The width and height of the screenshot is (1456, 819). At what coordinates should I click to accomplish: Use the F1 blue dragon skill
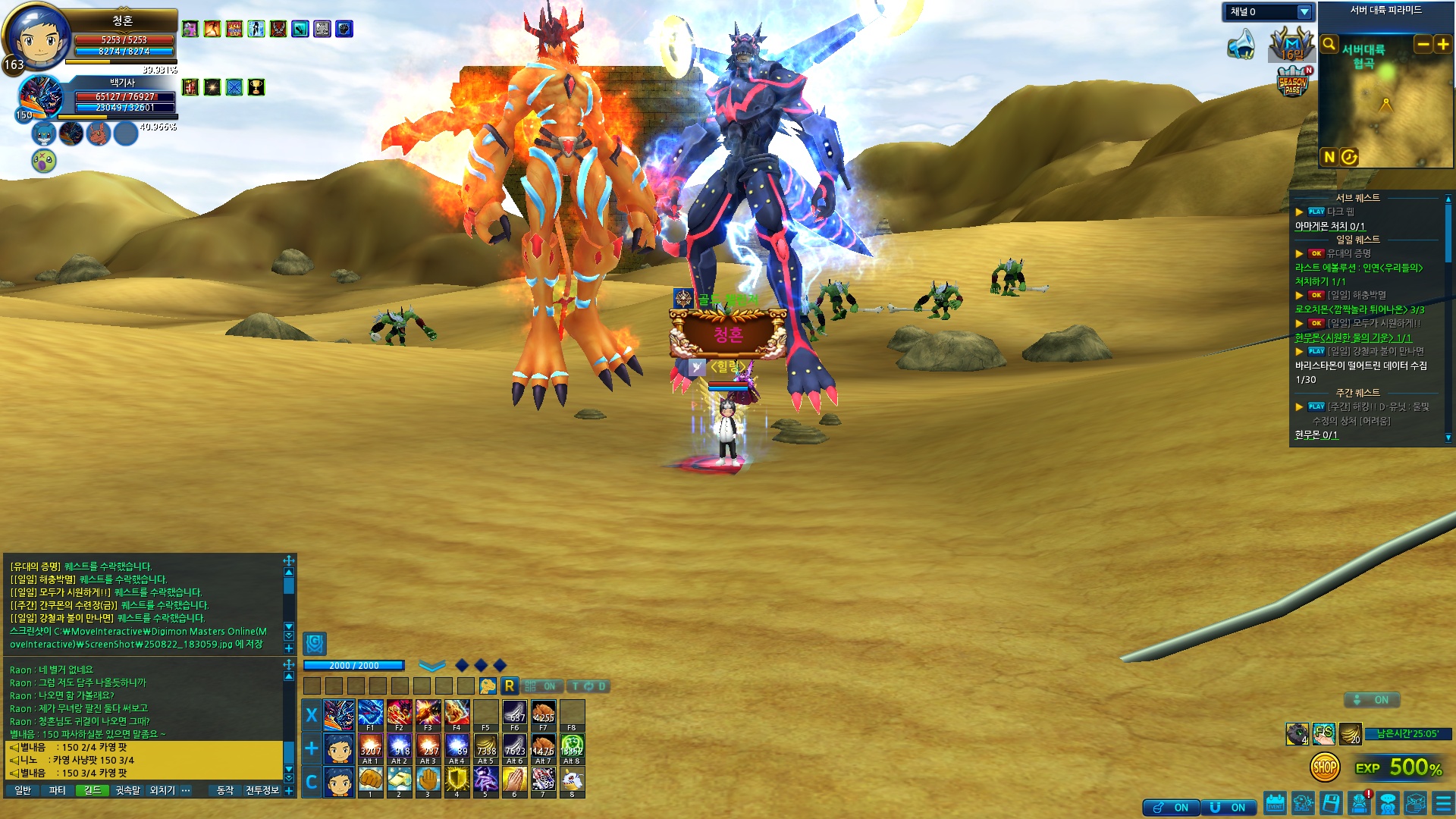pos(370,714)
